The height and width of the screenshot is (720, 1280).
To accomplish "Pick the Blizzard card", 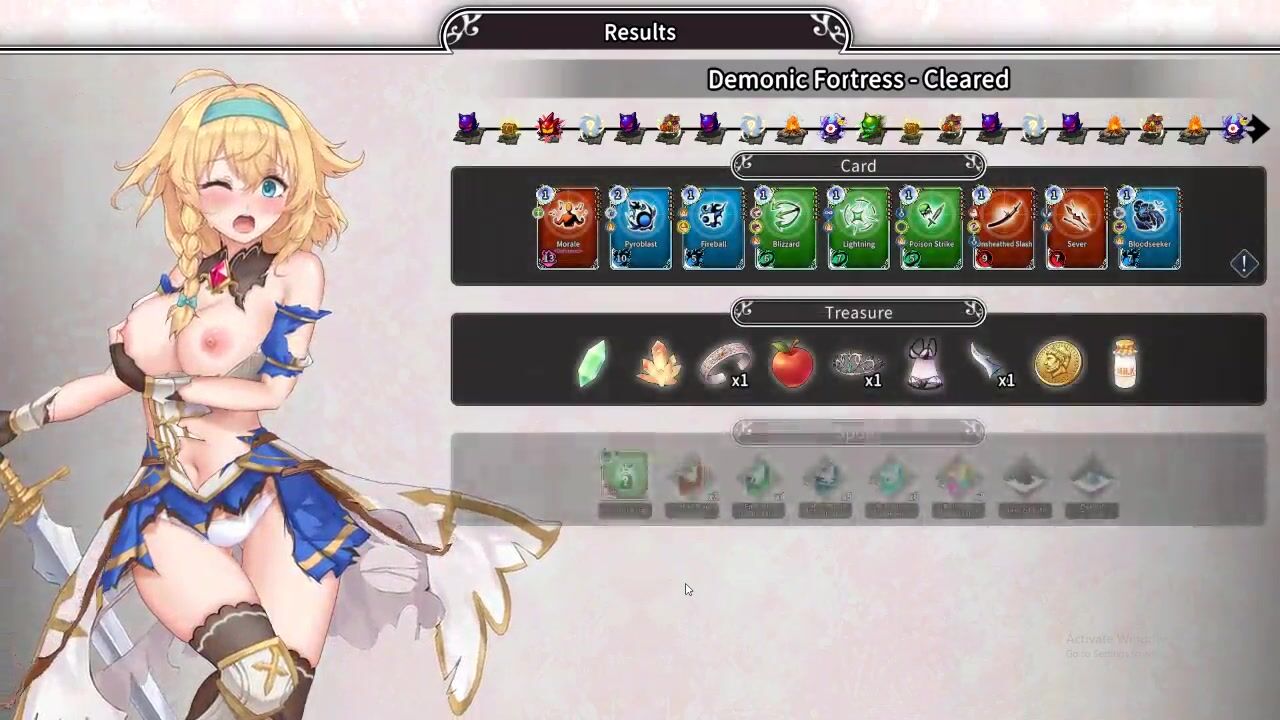I will point(786,228).
